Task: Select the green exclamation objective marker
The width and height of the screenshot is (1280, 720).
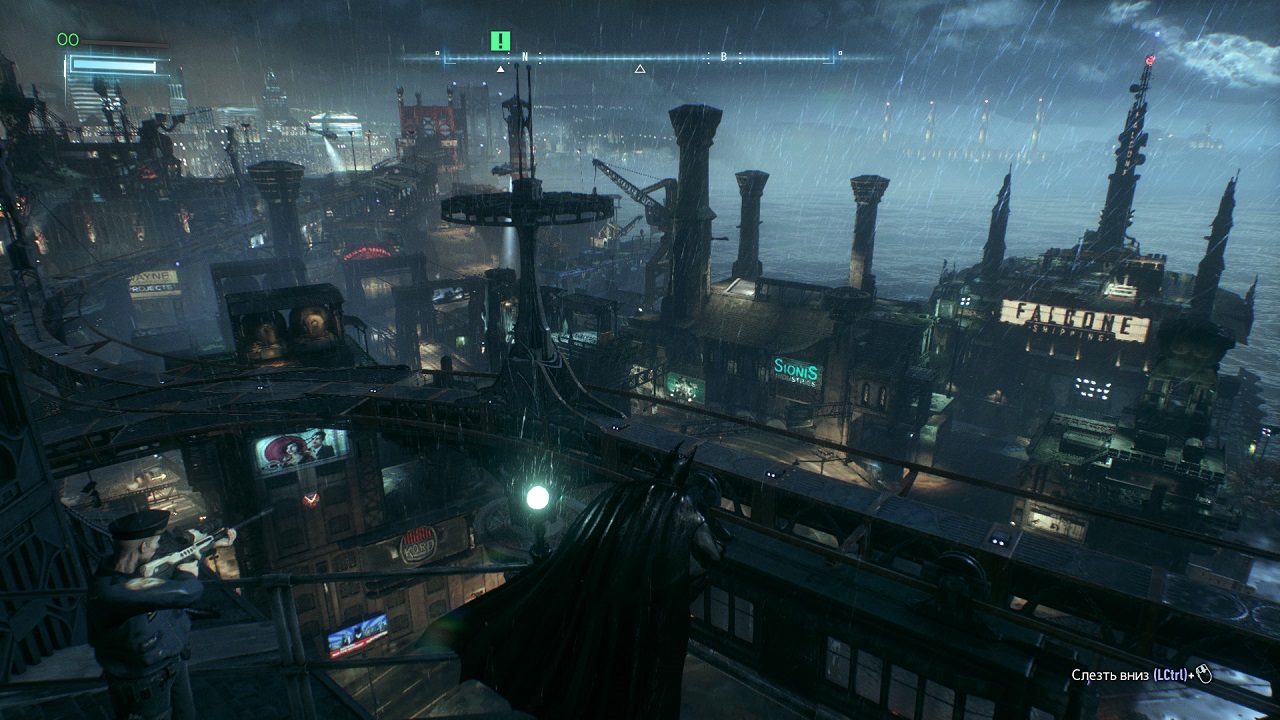Action: pos(501,41)
